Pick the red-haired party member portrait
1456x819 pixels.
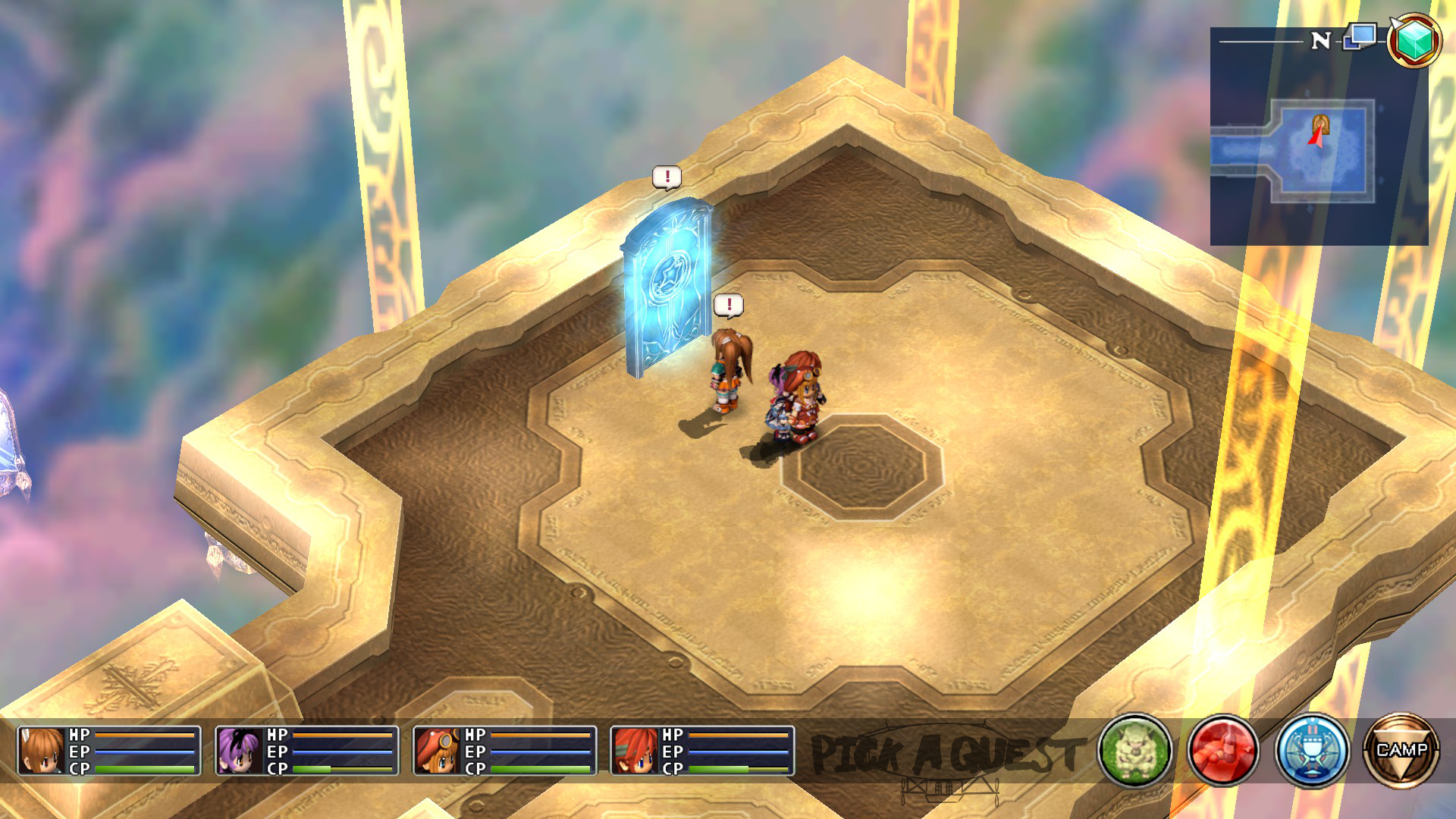[x=635, y=751]
